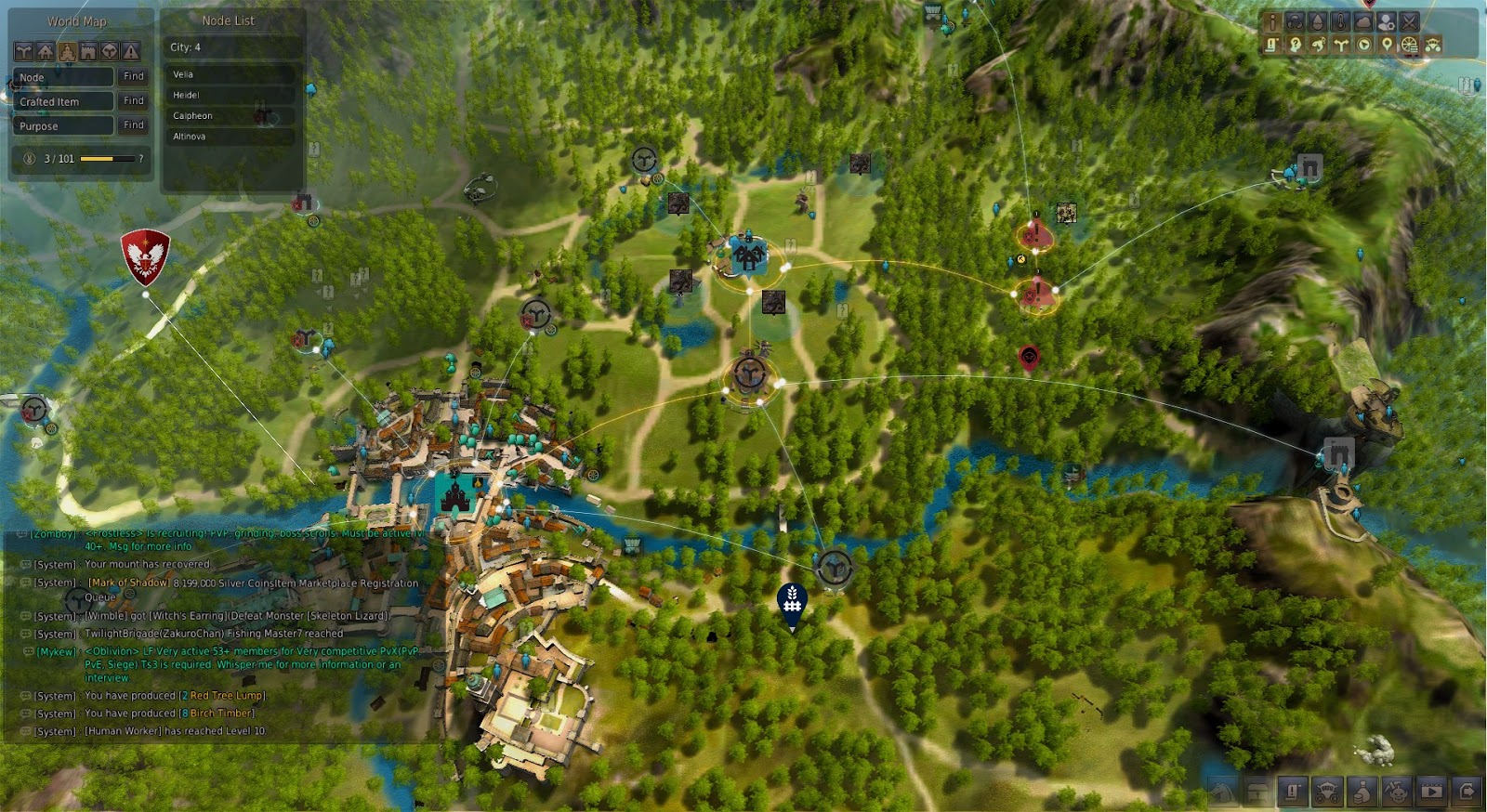This screenshot has height=812, width=1487.
Task: Select the boss monster icon in bottom toolbar
Action: (x=1398, y=792)
